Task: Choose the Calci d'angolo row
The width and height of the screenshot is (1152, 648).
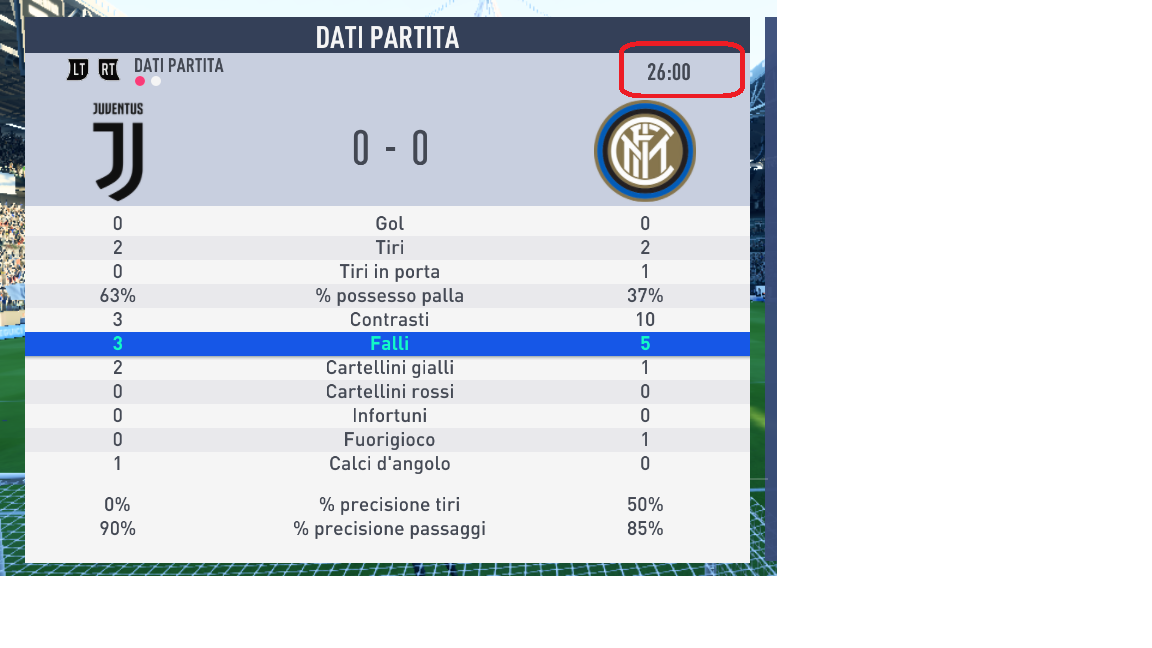Action: click(x=389, y=464)
